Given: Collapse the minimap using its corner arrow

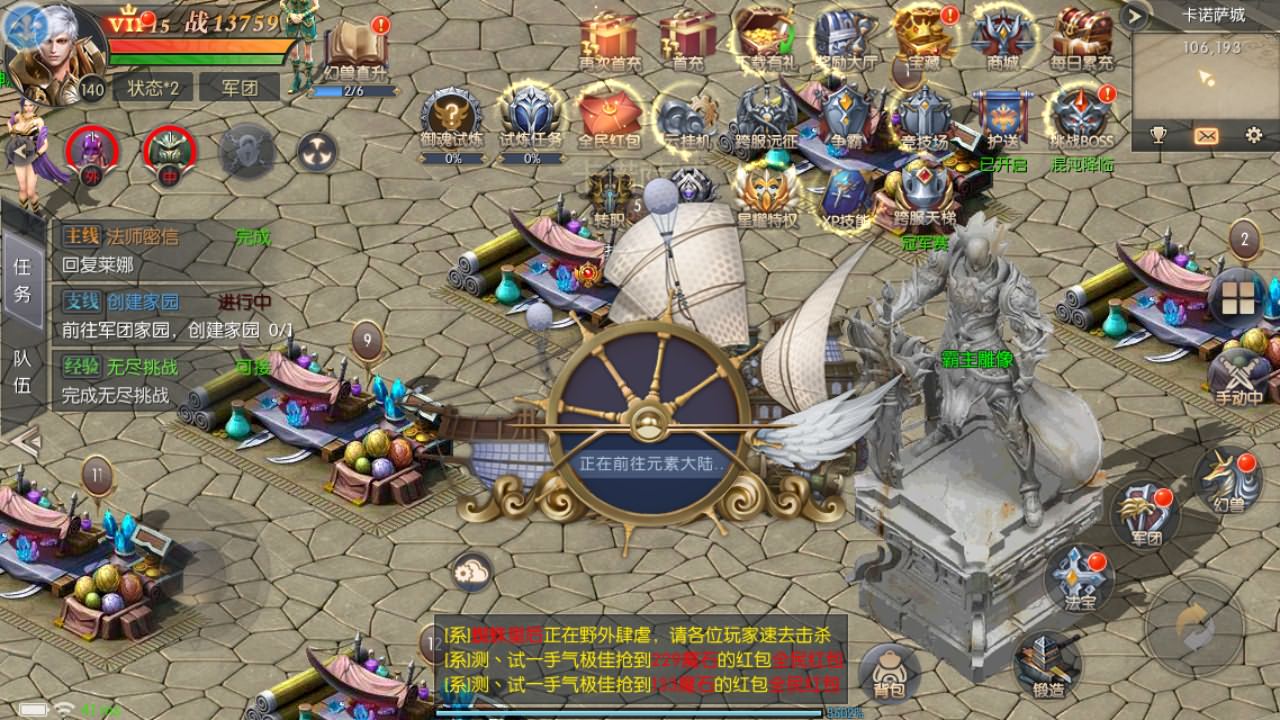Looking at the screenshot, I should click(1132, 16).
